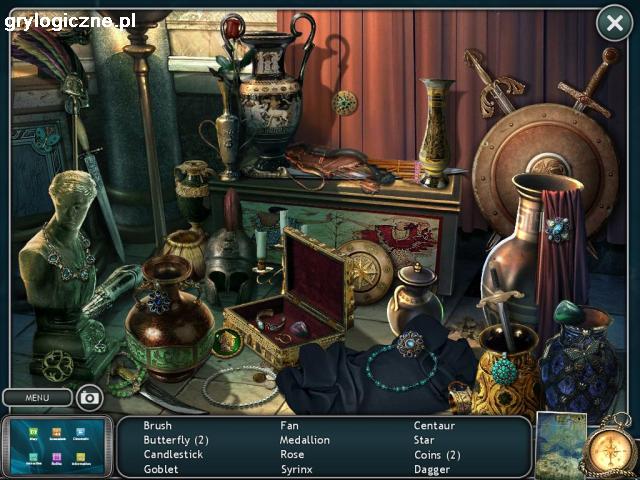Image resolution: width=640 pixels, height=480 pixels.
Task: Open the green Diary icon on the PDA
Action: click(31, 433)
